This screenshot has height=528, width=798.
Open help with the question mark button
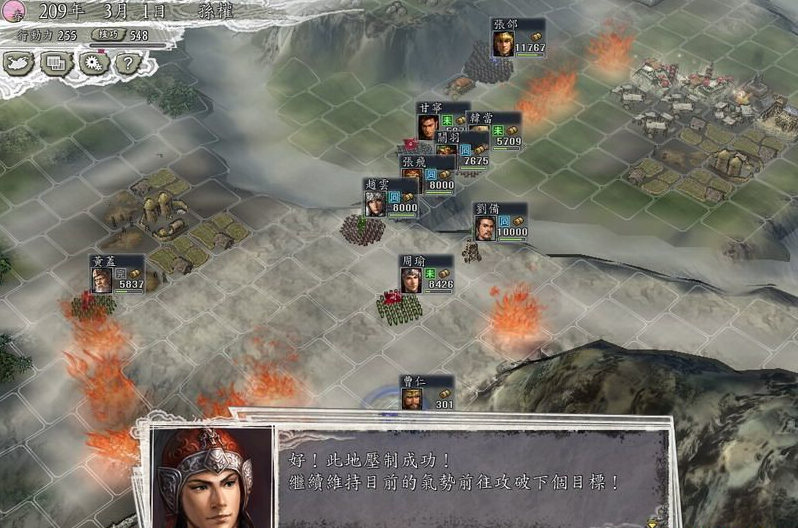pyautogui.click(x=126, y=63)
